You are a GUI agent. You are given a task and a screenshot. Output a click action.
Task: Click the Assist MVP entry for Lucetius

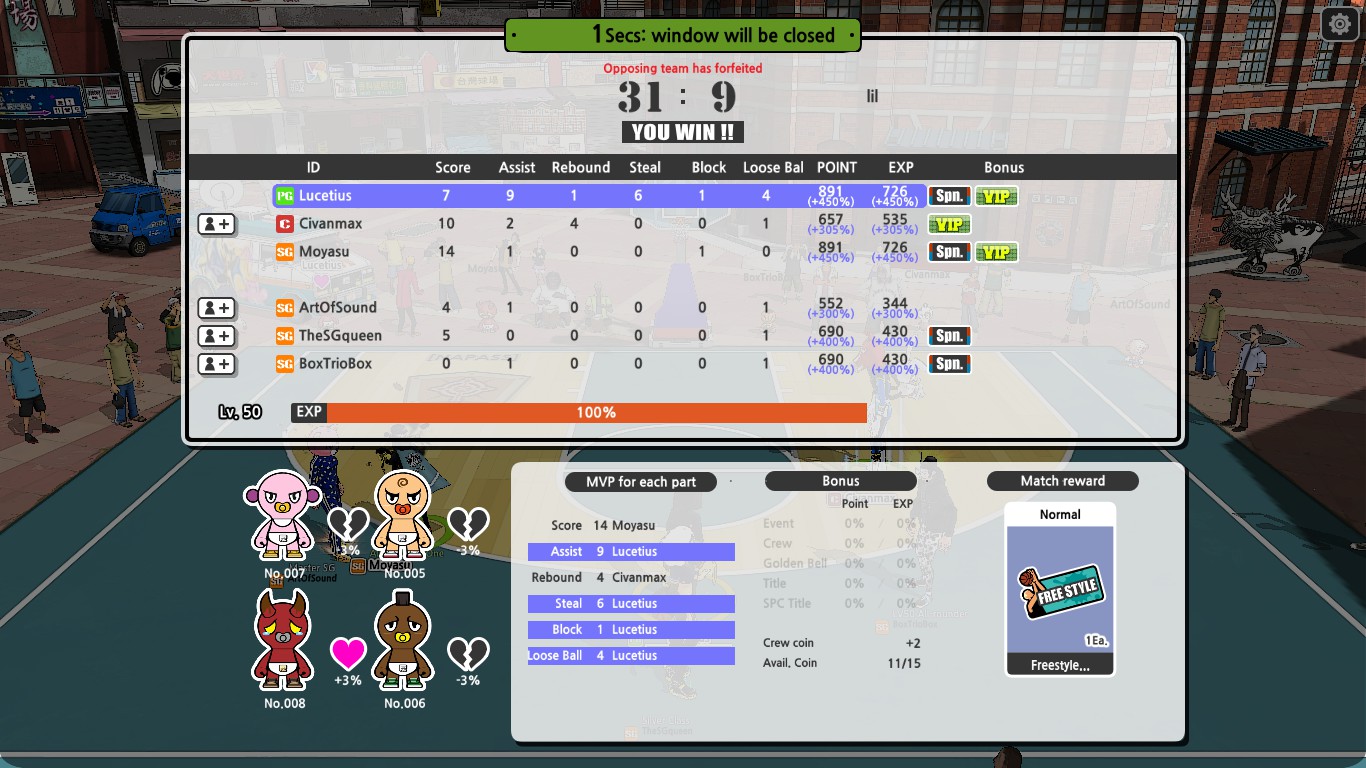pos(631,551)
